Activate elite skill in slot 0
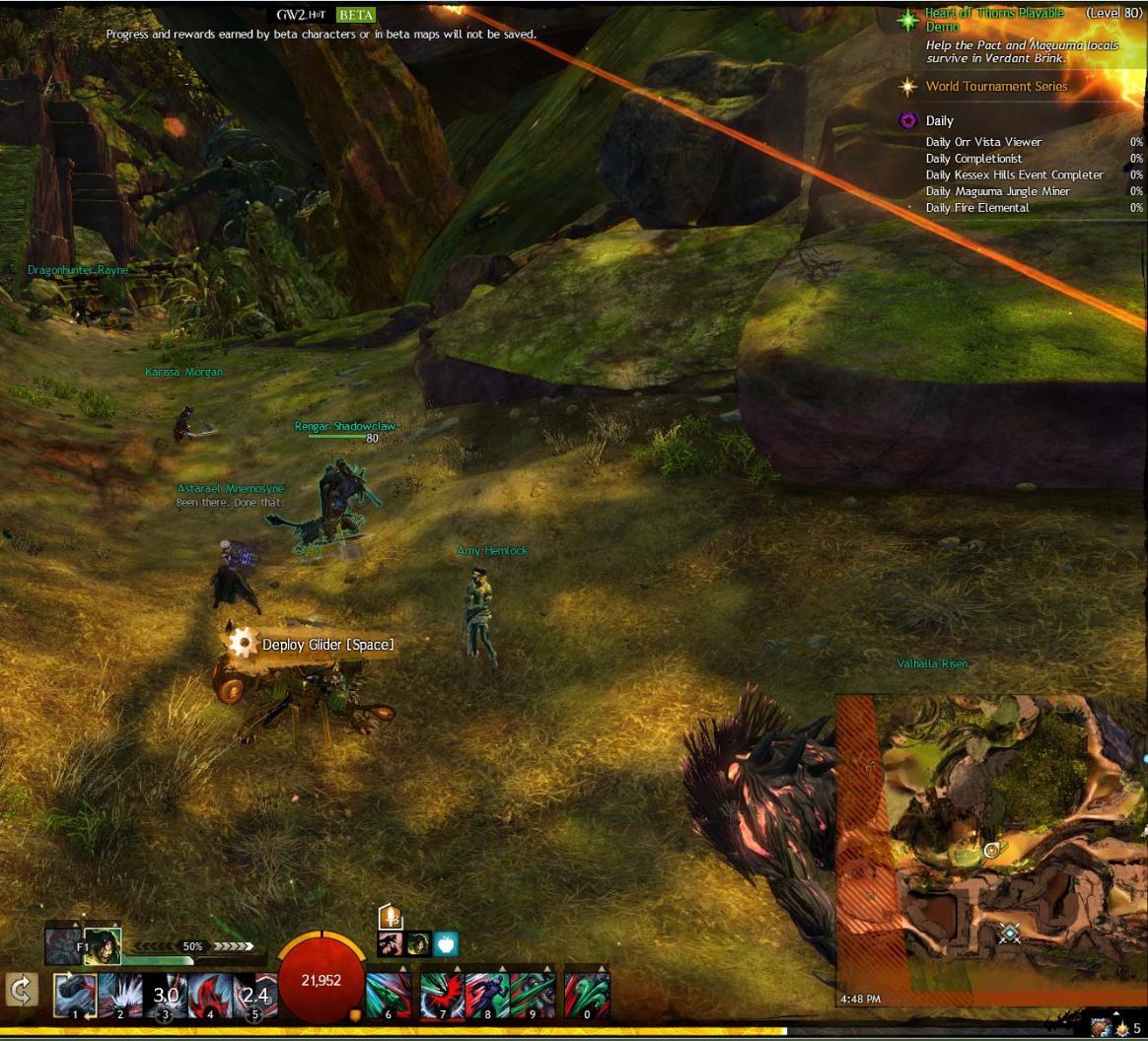Viewport: 1148px width, 1041px height. (588, 996)
